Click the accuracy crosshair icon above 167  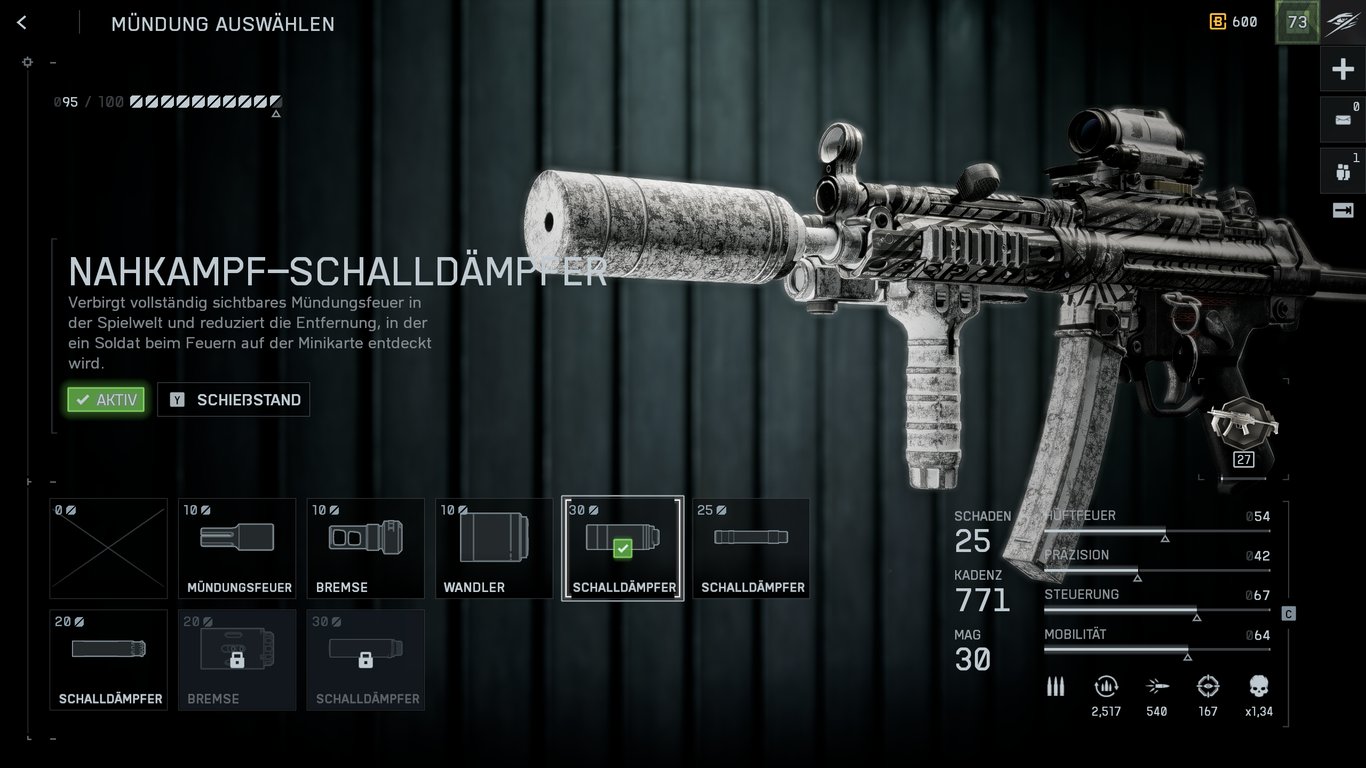(1207, 686)
